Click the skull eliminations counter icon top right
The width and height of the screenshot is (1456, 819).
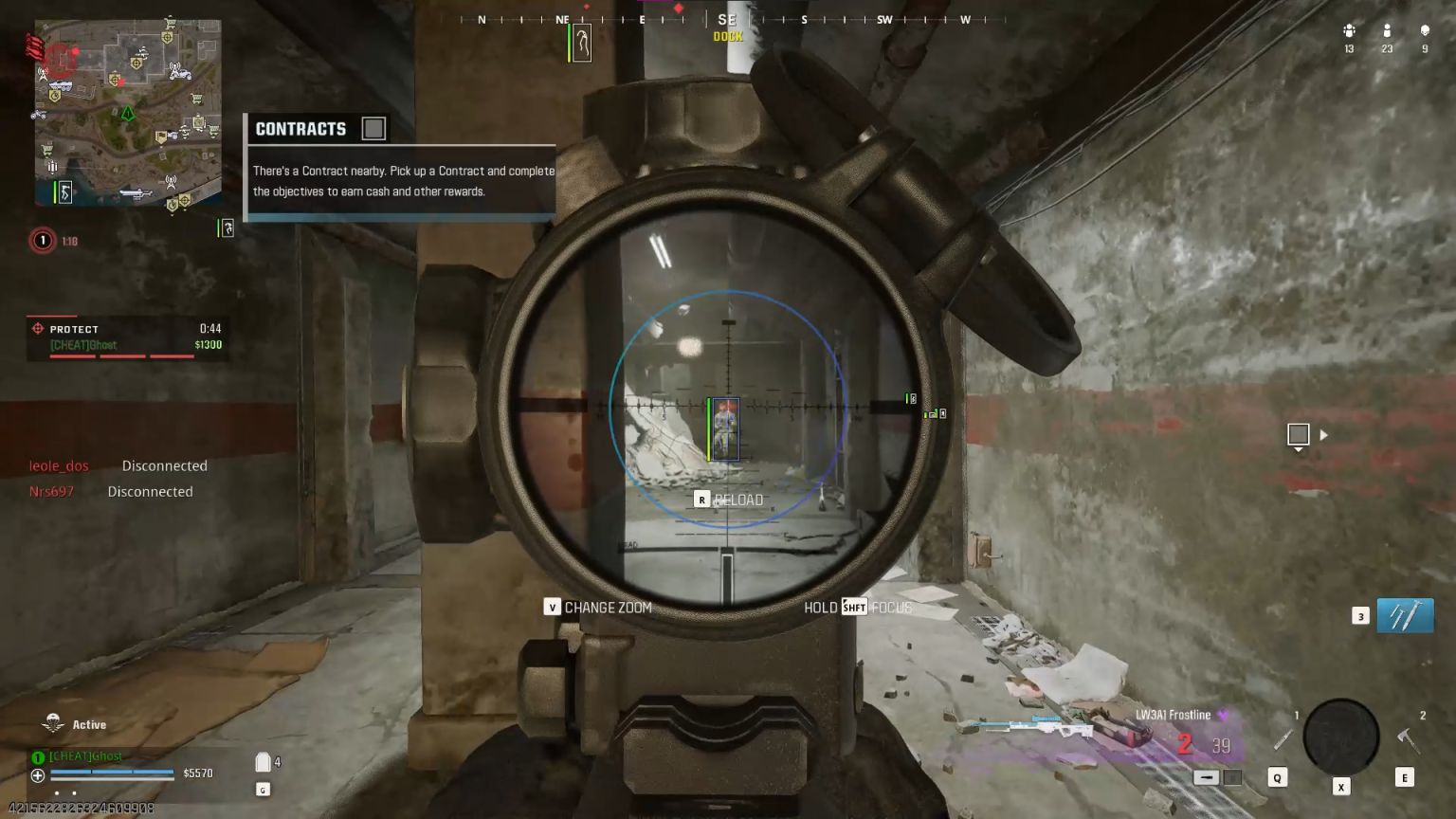[1426, 30]
